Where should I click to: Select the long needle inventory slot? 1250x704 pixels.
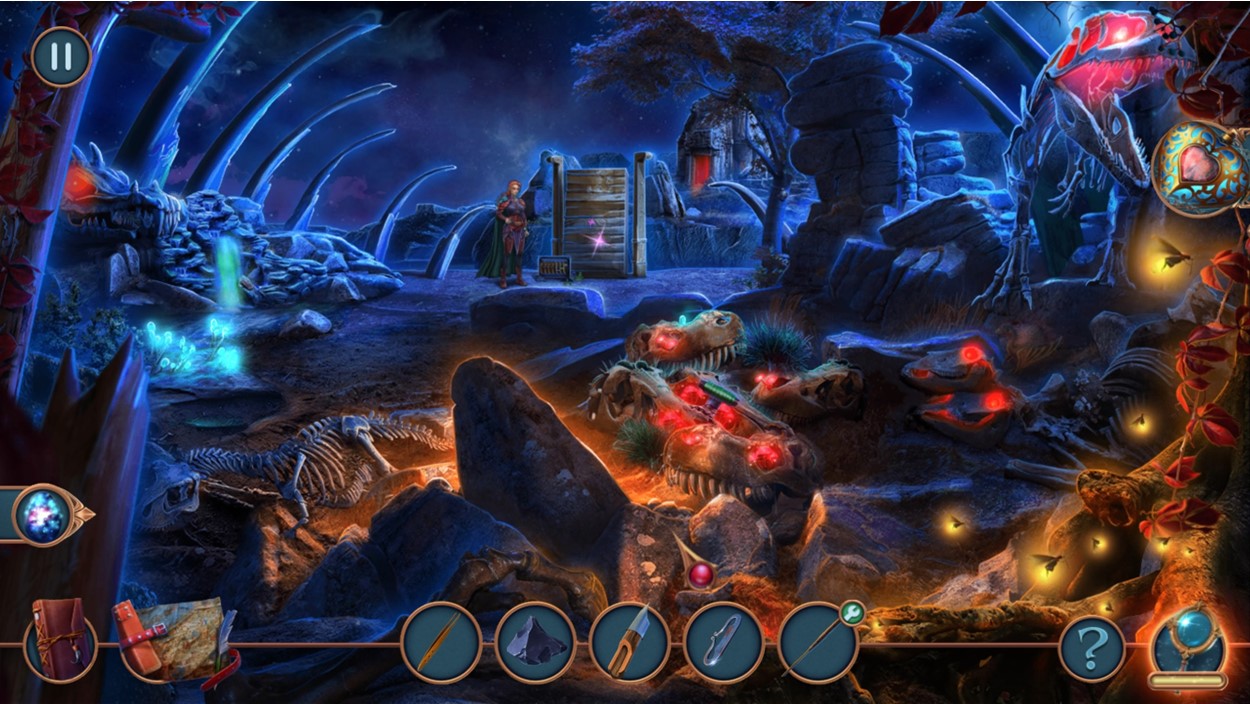pos(816,644)
